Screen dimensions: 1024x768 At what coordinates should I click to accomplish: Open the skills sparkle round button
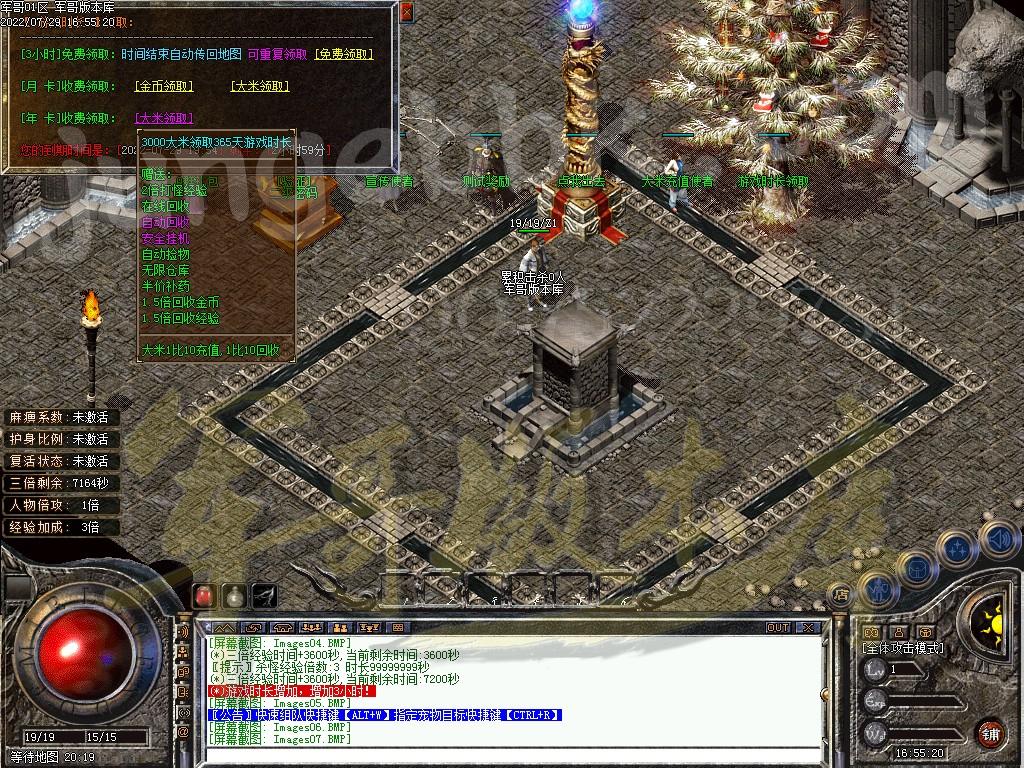pyautogui.click(x=957, y=548)
